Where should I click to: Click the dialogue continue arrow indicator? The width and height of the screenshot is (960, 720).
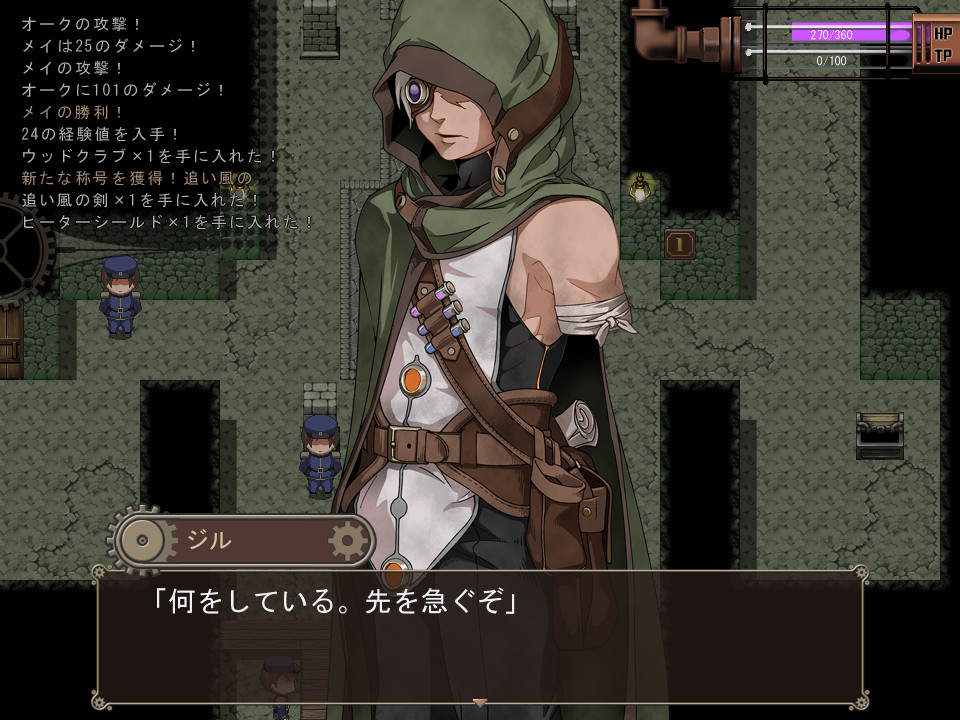[x=480, y=703]
